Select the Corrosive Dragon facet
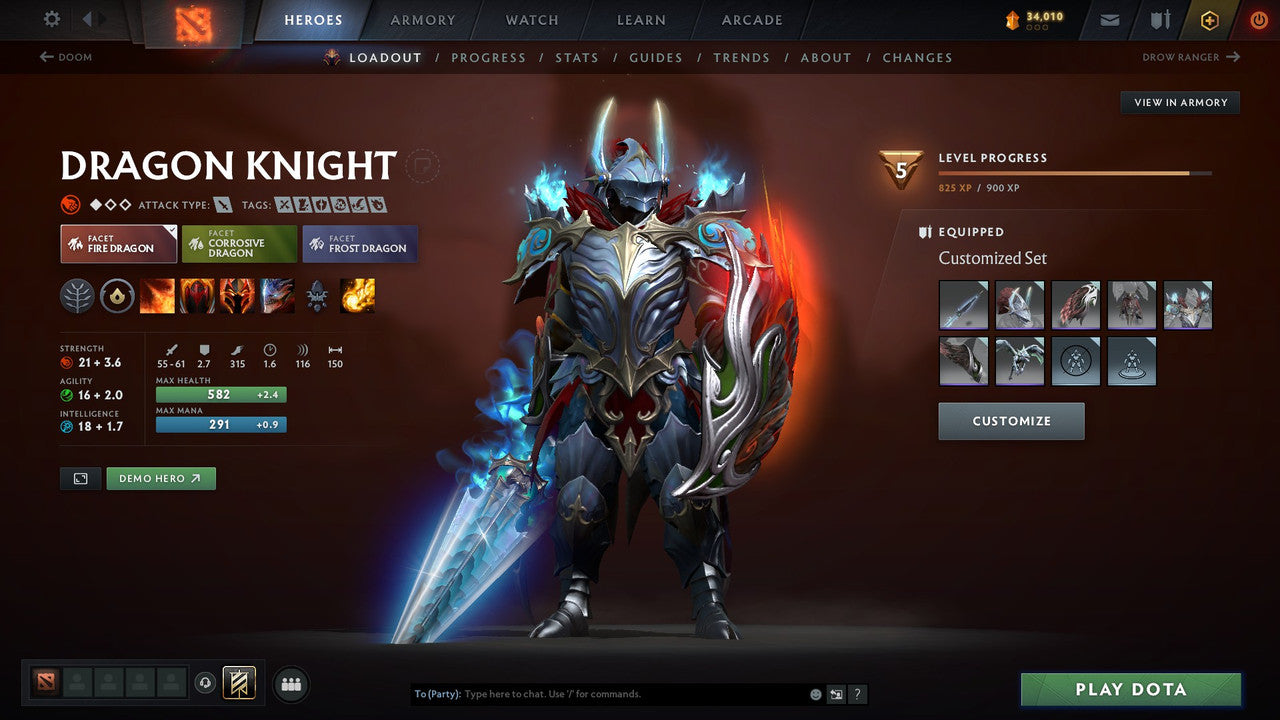The height and width of the screenshot is (720, 1280). (x=238, y=243)
